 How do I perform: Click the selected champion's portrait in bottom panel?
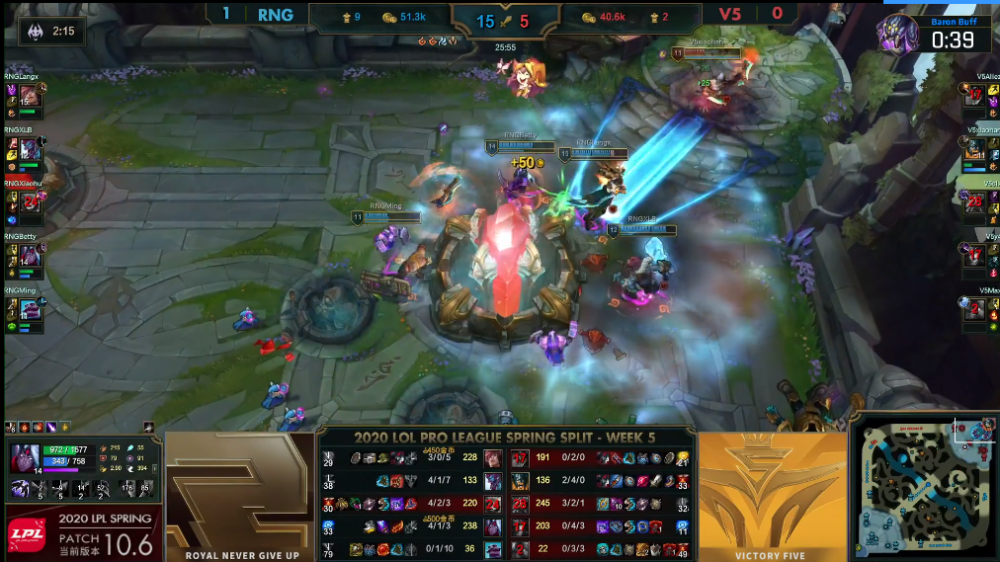[x=27, y=460]
